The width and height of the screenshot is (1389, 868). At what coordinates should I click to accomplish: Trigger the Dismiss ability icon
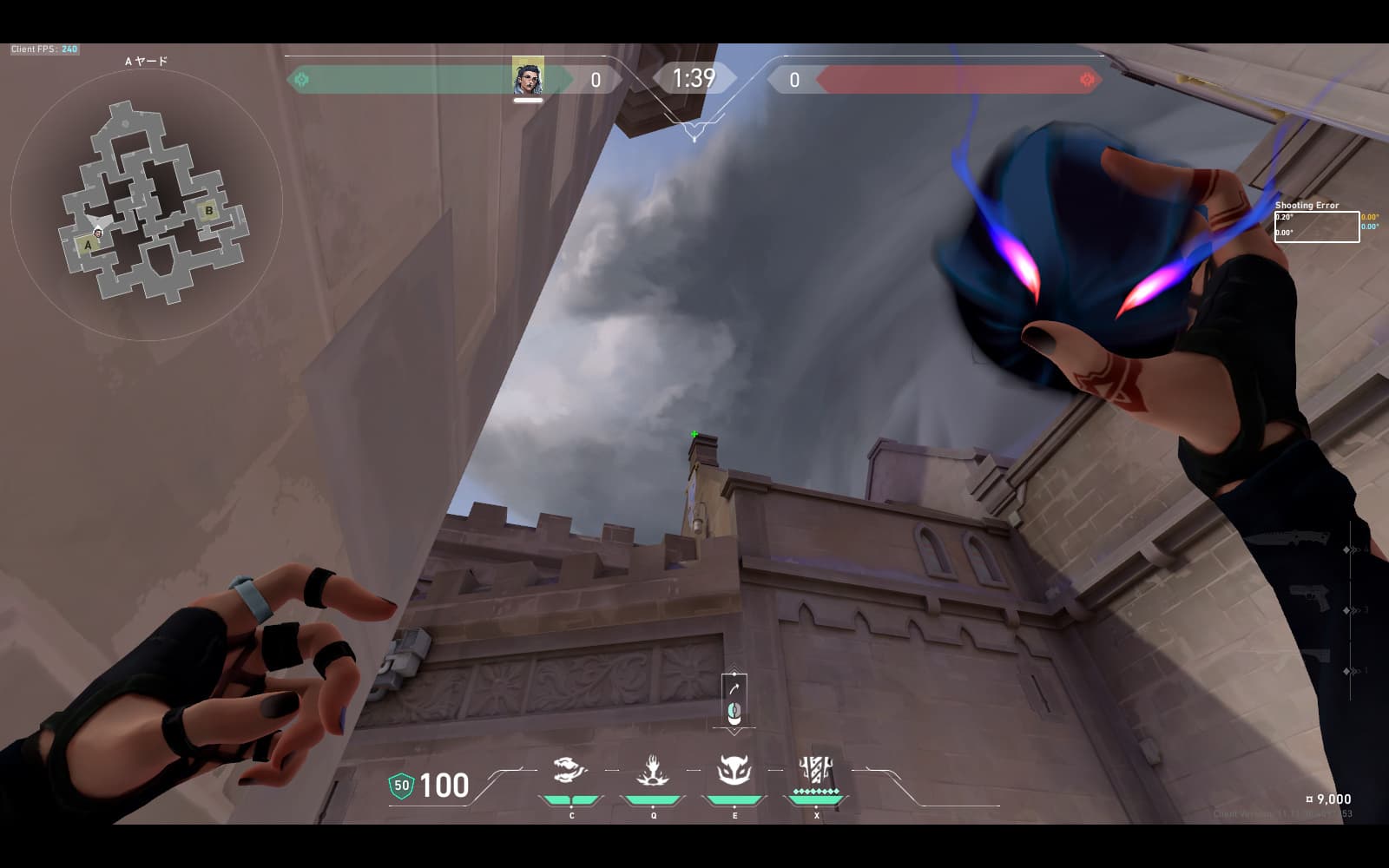(x=734, y=770)
